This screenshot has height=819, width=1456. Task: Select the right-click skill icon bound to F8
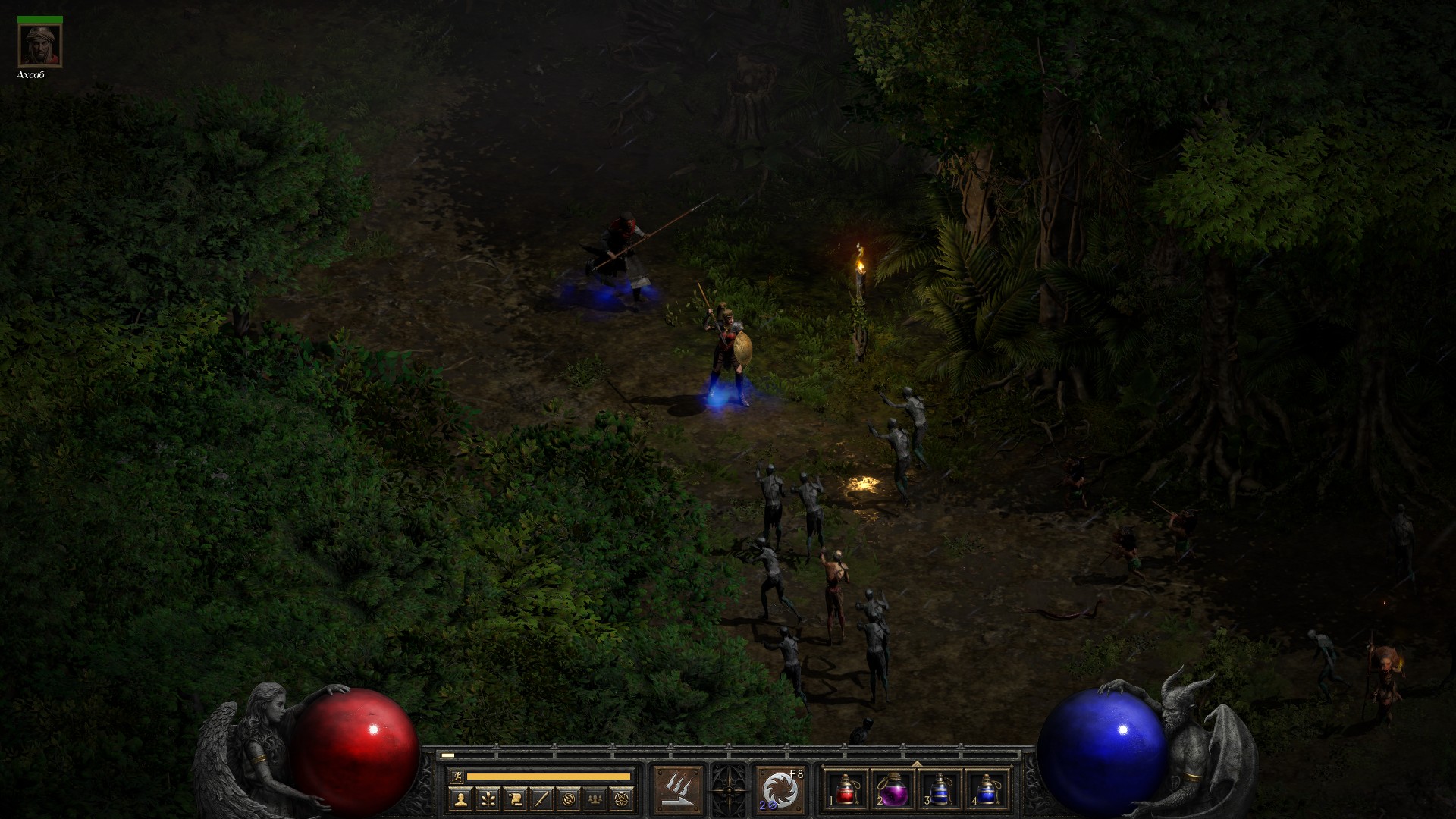(x=780, y=789)
